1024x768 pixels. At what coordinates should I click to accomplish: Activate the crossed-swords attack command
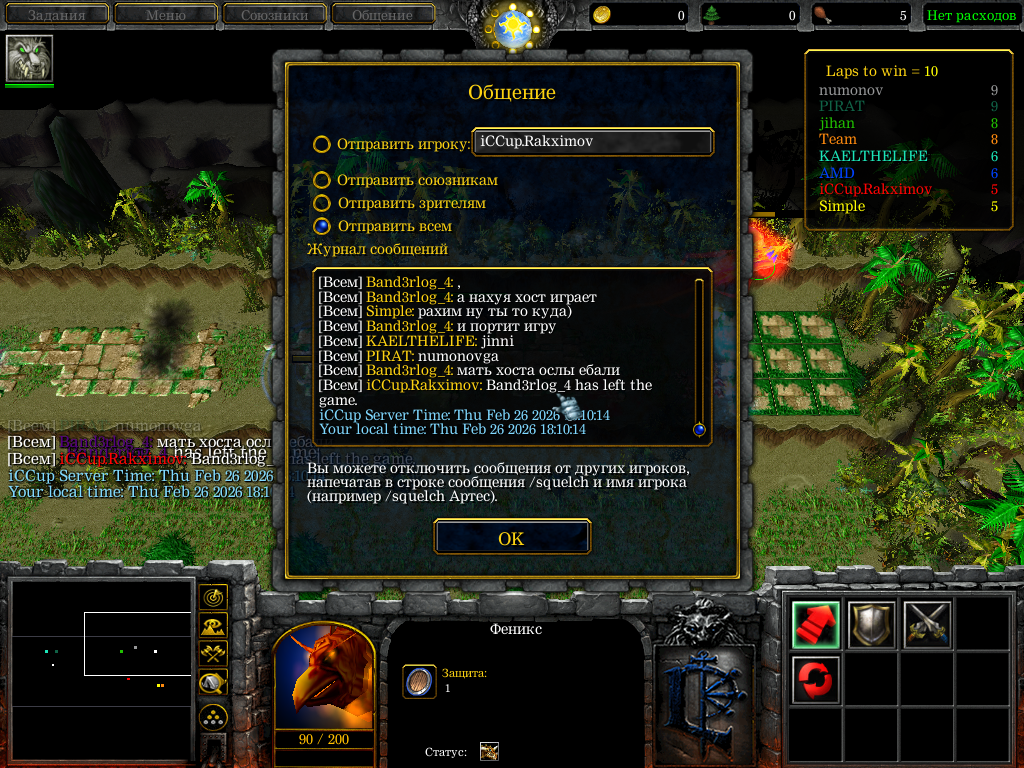(927, 624)
